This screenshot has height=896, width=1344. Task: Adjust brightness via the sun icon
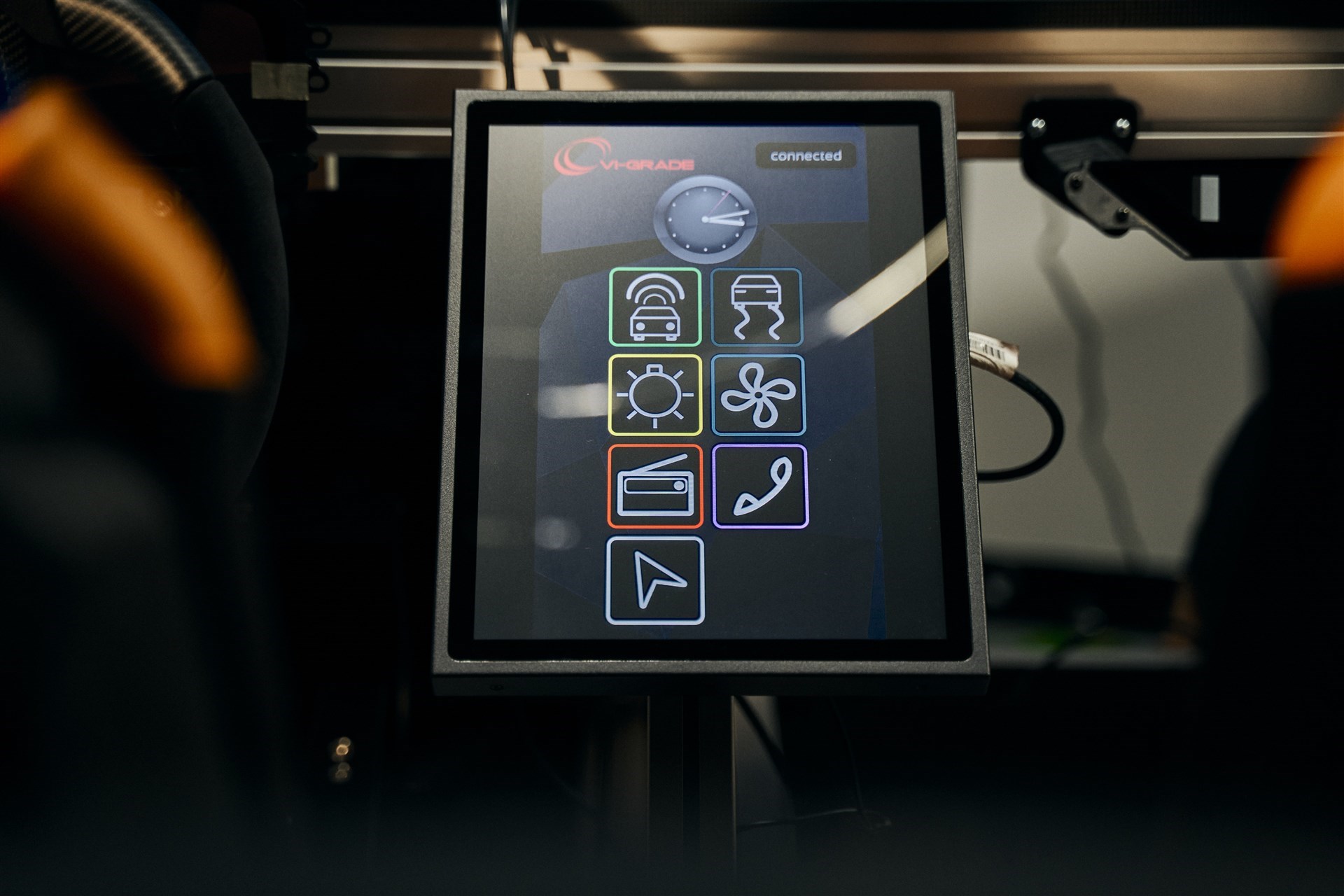[654, 394]
